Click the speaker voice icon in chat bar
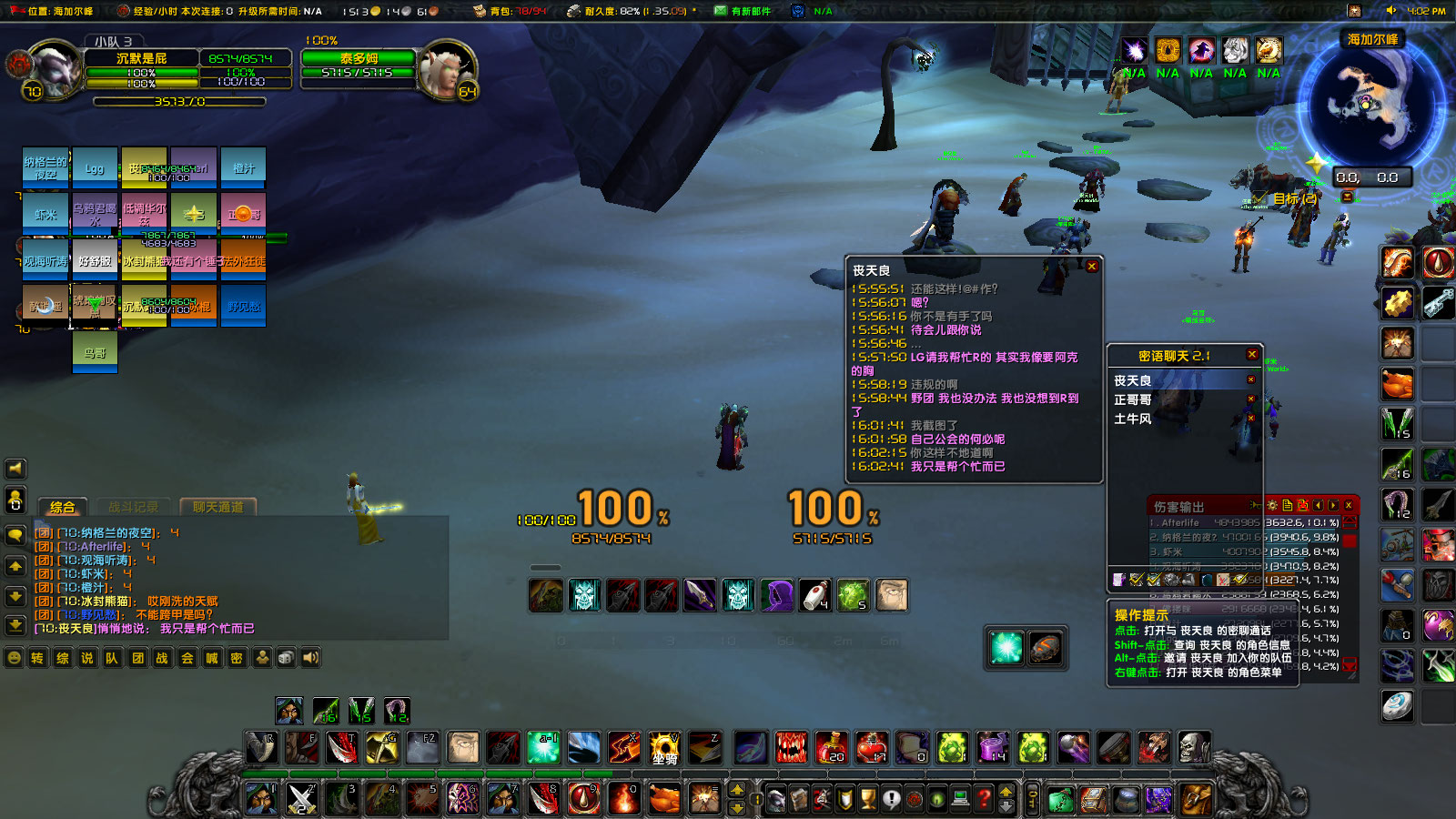Viewport: 1456px width, 819px height. [309, 657]
